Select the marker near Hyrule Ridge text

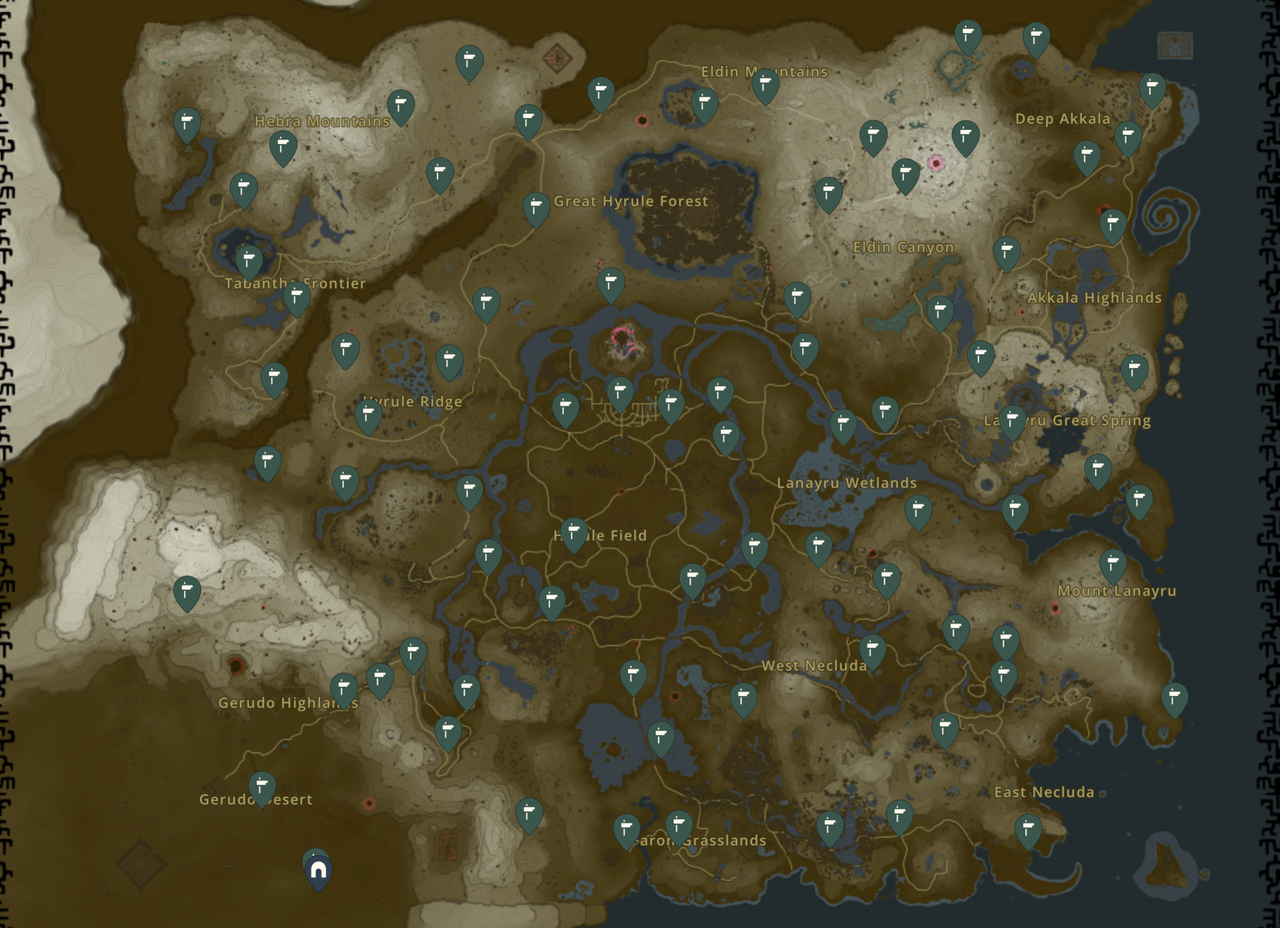(x=368, y=414)
